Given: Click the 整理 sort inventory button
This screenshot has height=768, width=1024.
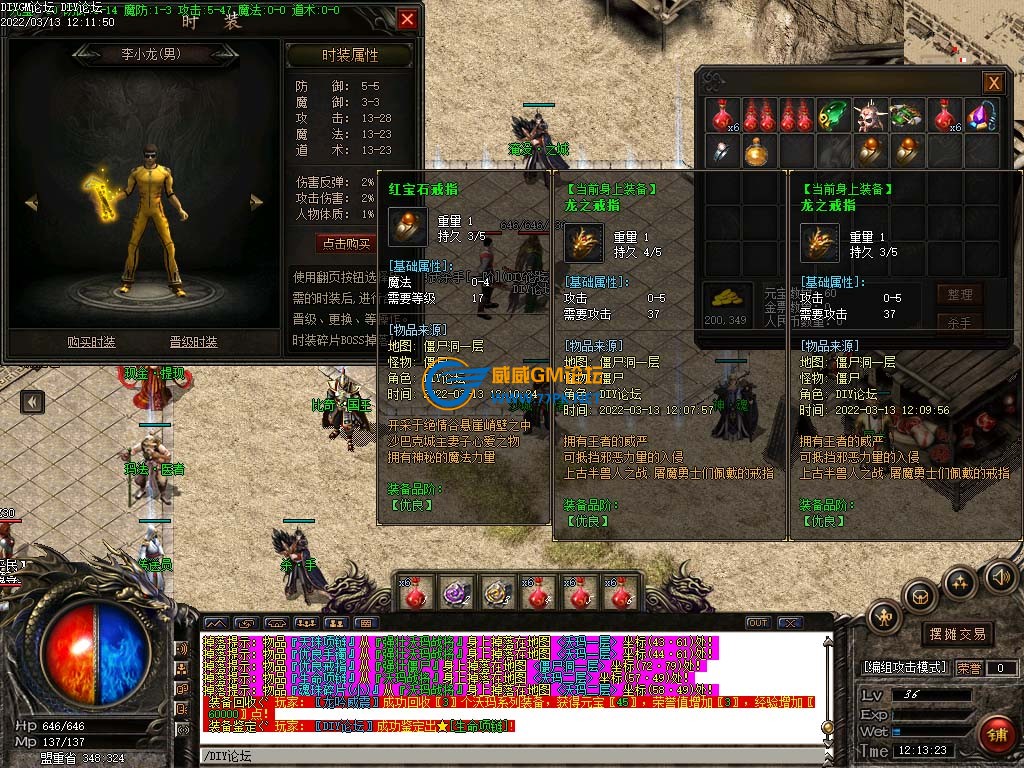Looking at the screenshot, I should coord(959,294).
